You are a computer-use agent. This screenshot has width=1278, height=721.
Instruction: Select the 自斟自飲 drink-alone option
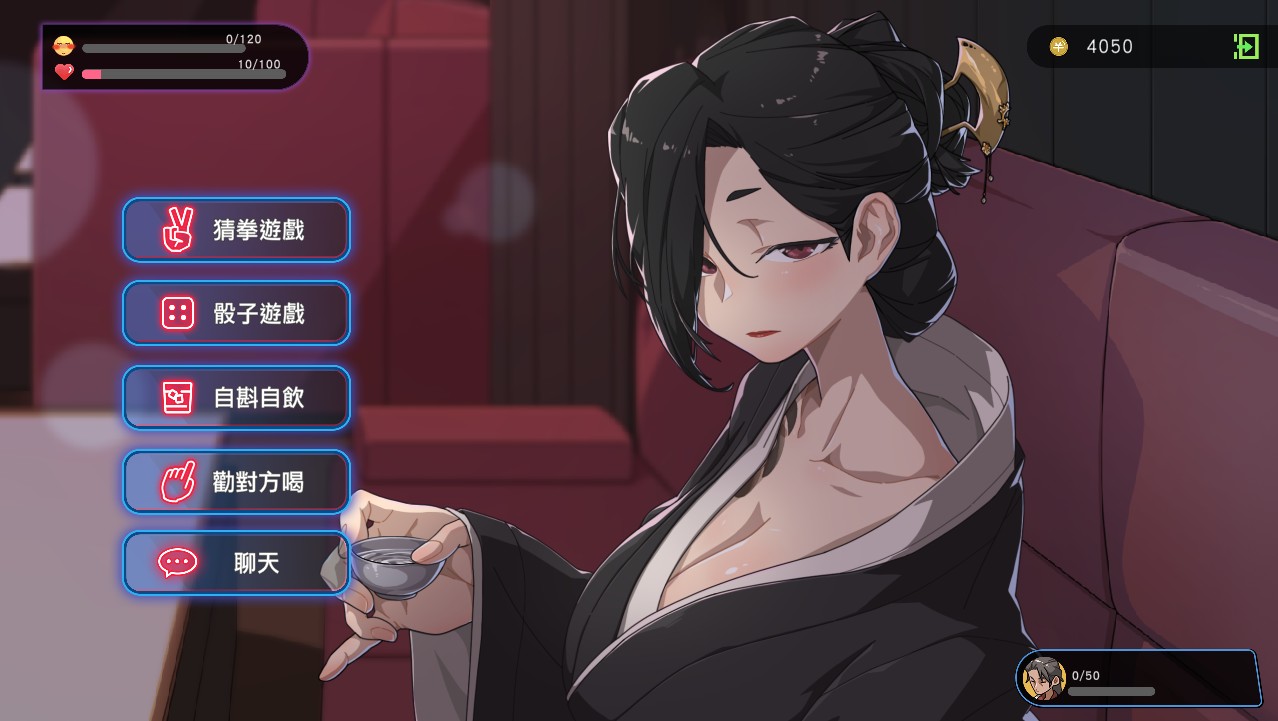(x=236, y=398)
